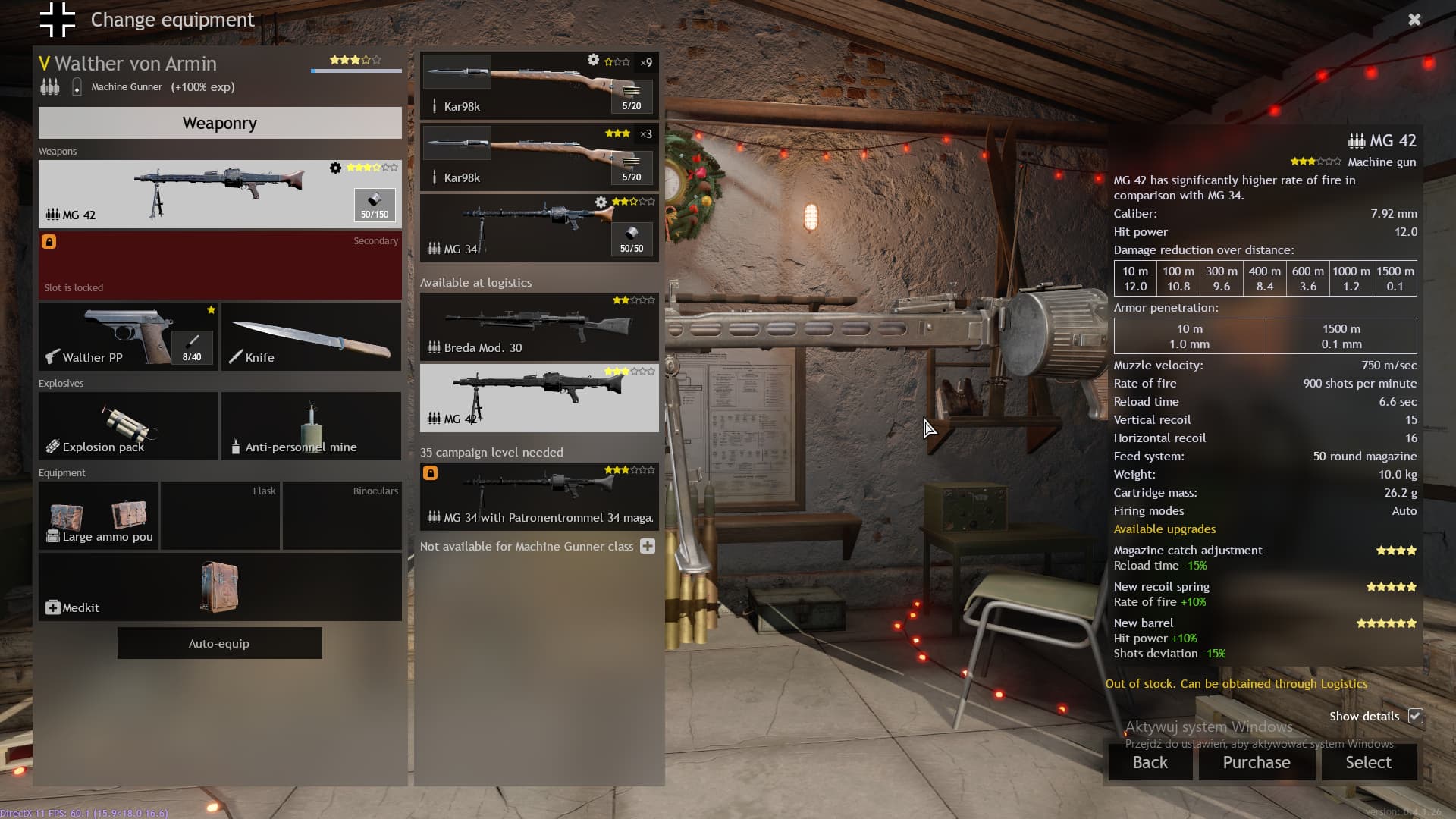The width and height of the screenshot is (1456, 819).
Task: Pick the MG 34 from owned weapons
Action: [538, 228]
